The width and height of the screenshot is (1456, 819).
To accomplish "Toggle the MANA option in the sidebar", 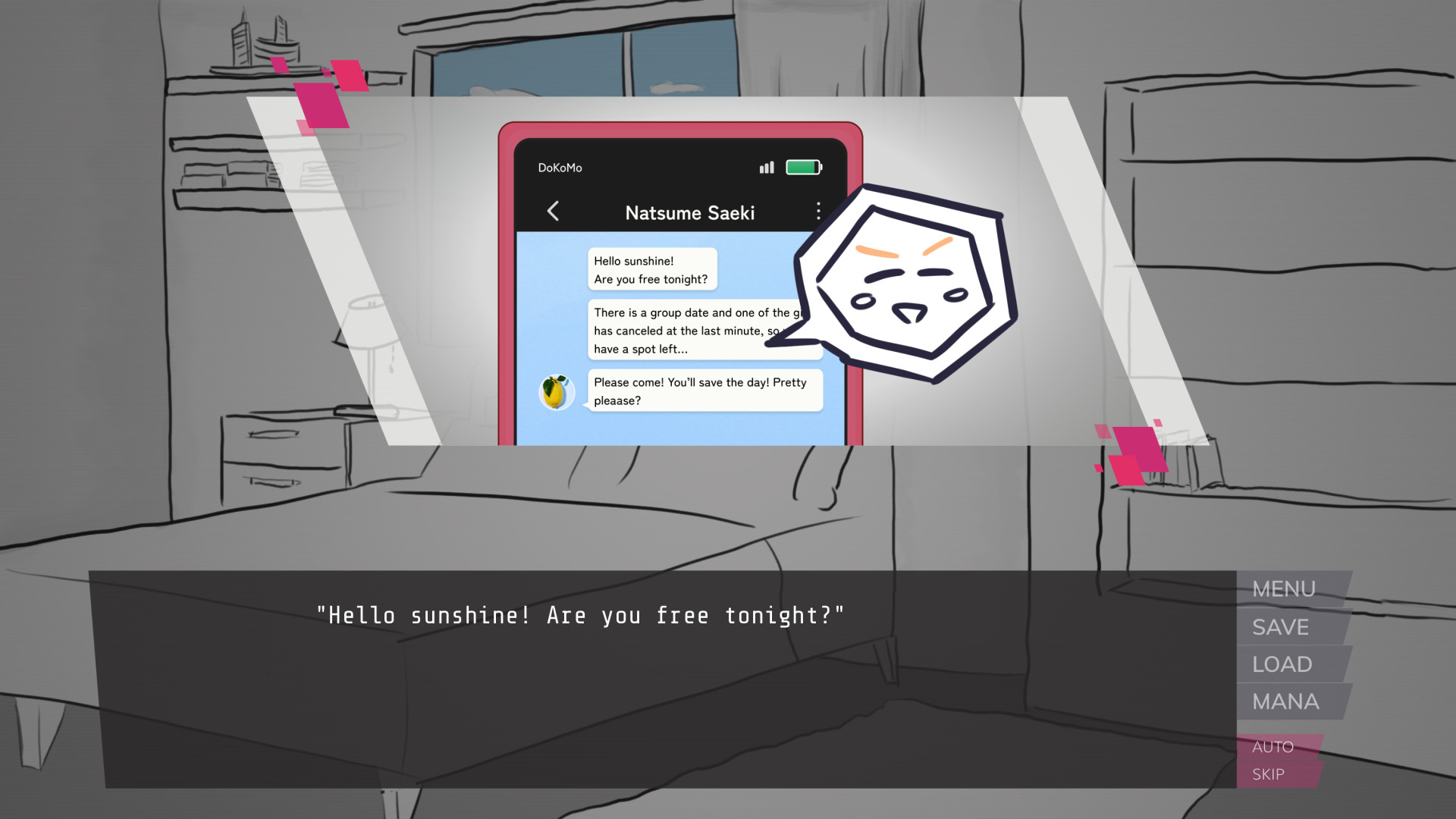I will [x=1288, y=701].
